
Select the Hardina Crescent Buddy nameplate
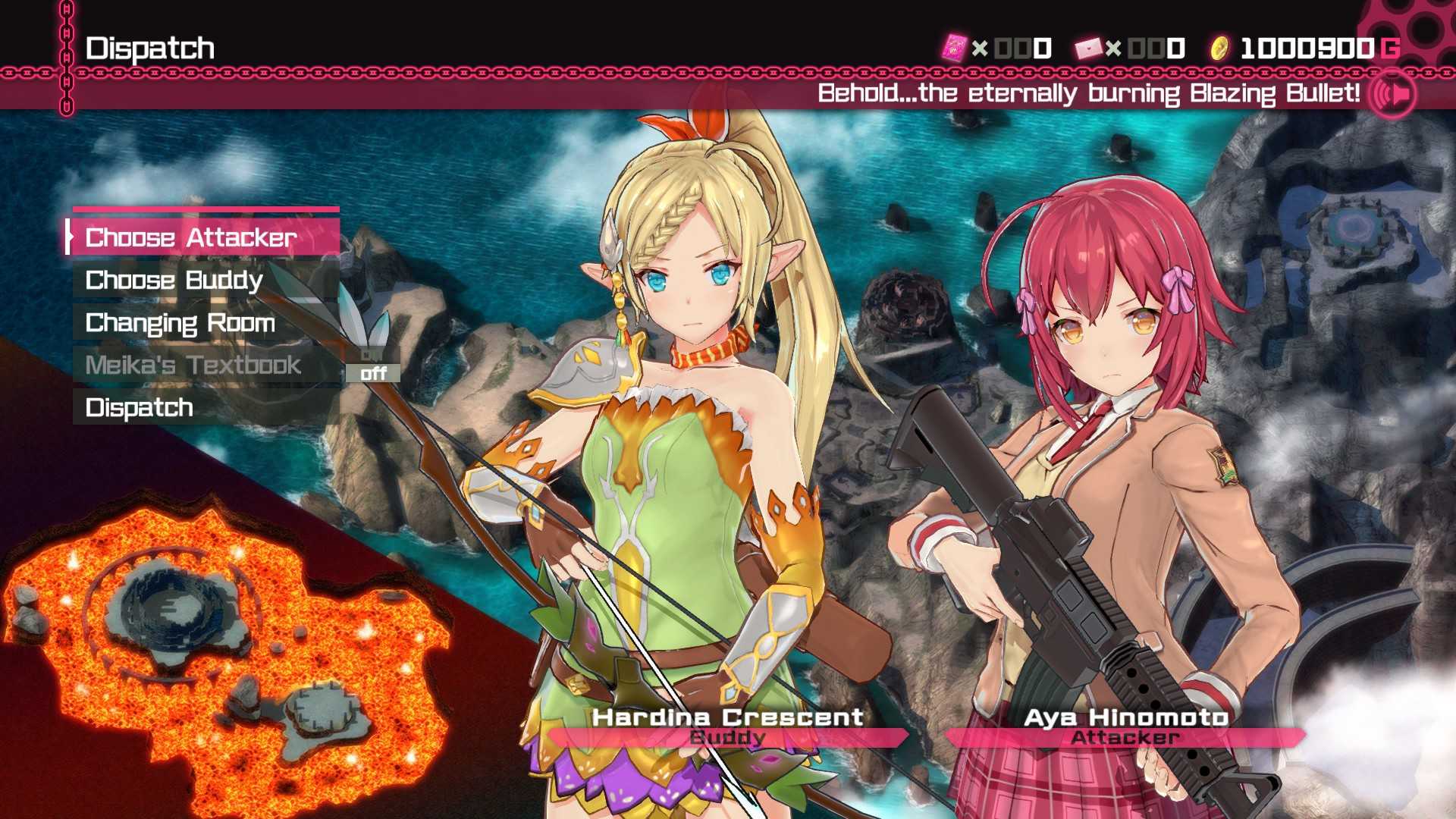click(728, 726)
